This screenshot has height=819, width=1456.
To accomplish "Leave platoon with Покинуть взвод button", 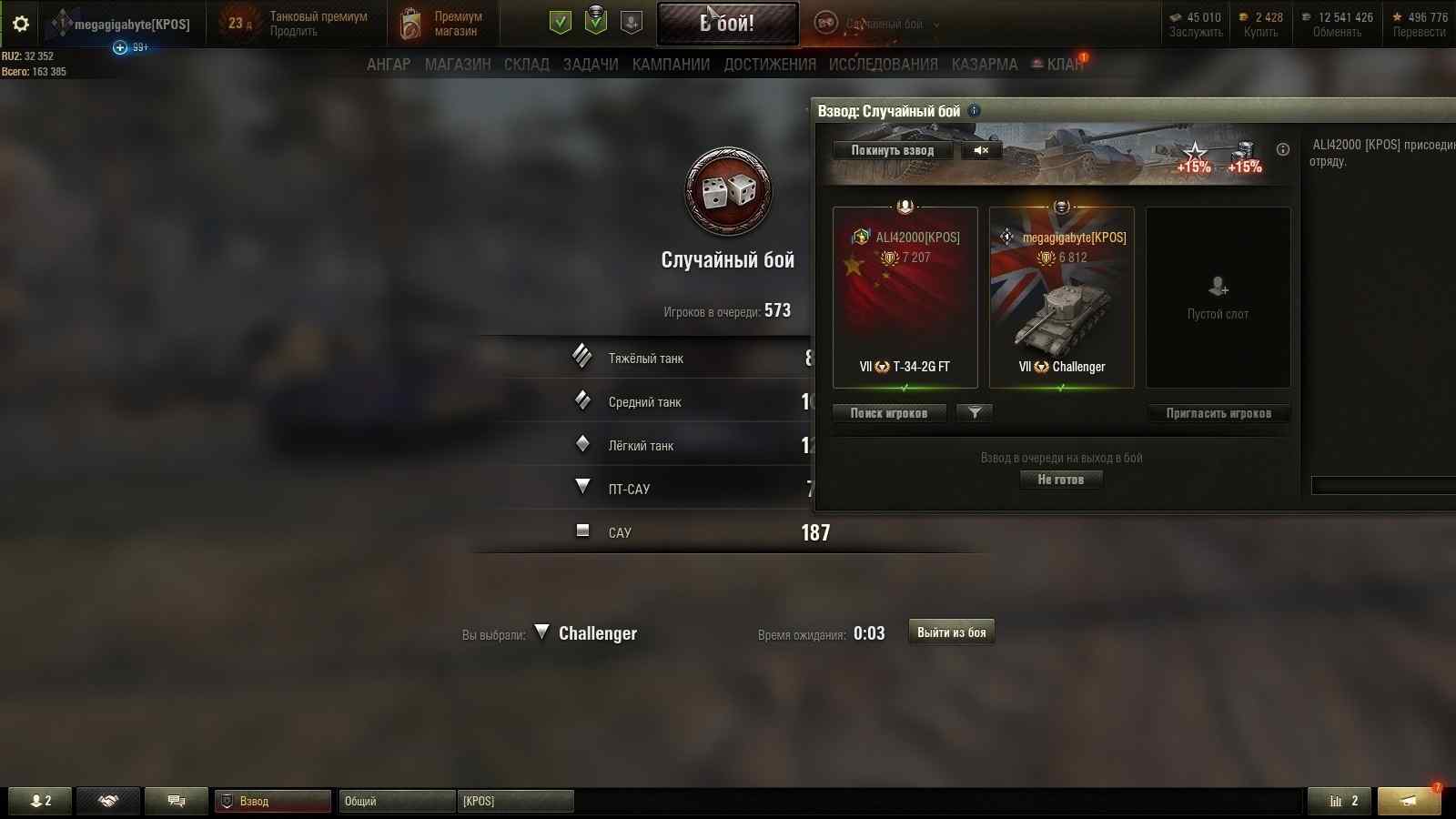I will tap(892, 150).
